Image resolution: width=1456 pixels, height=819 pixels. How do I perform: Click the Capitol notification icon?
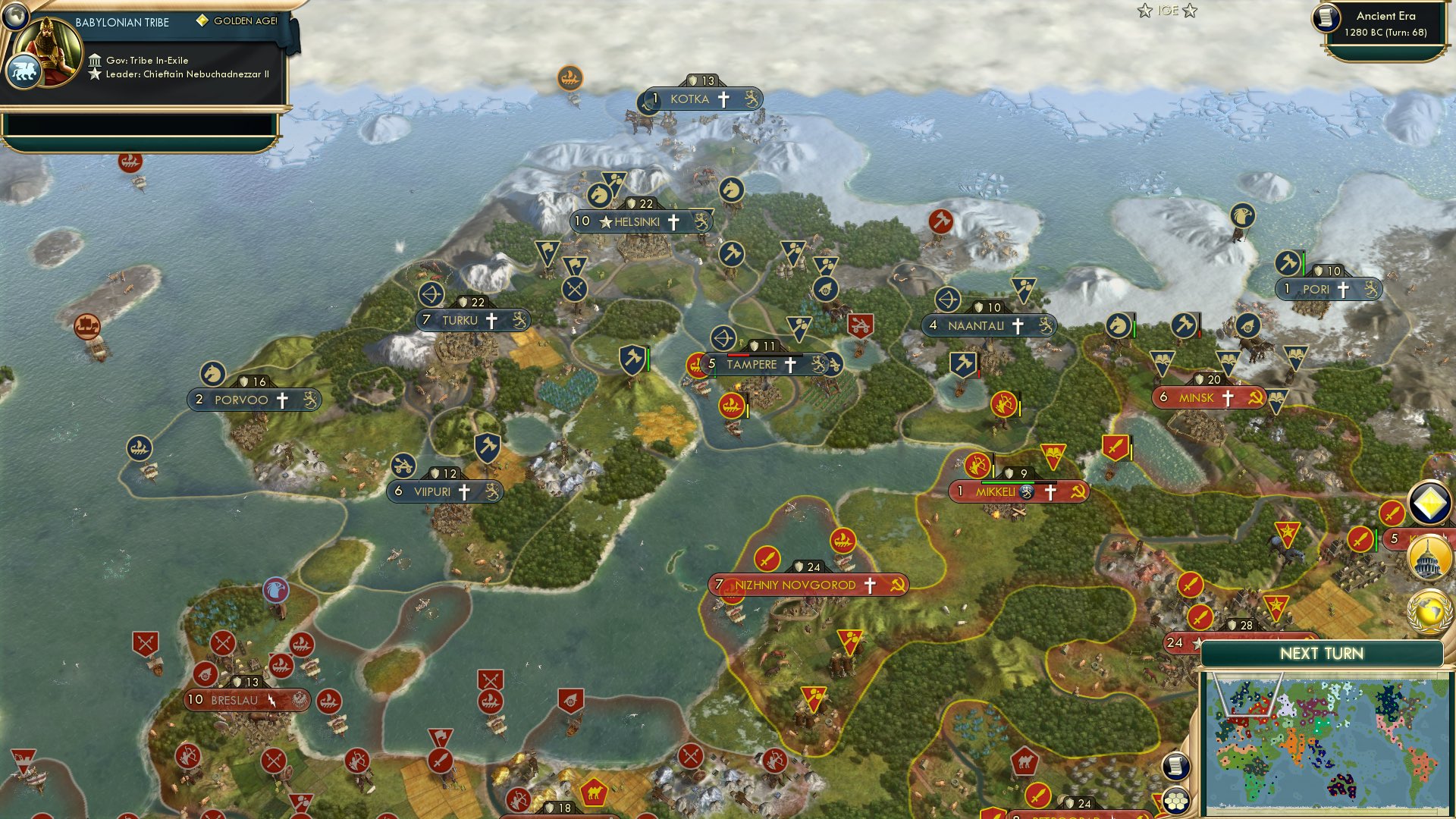[x=1429, y=559]
